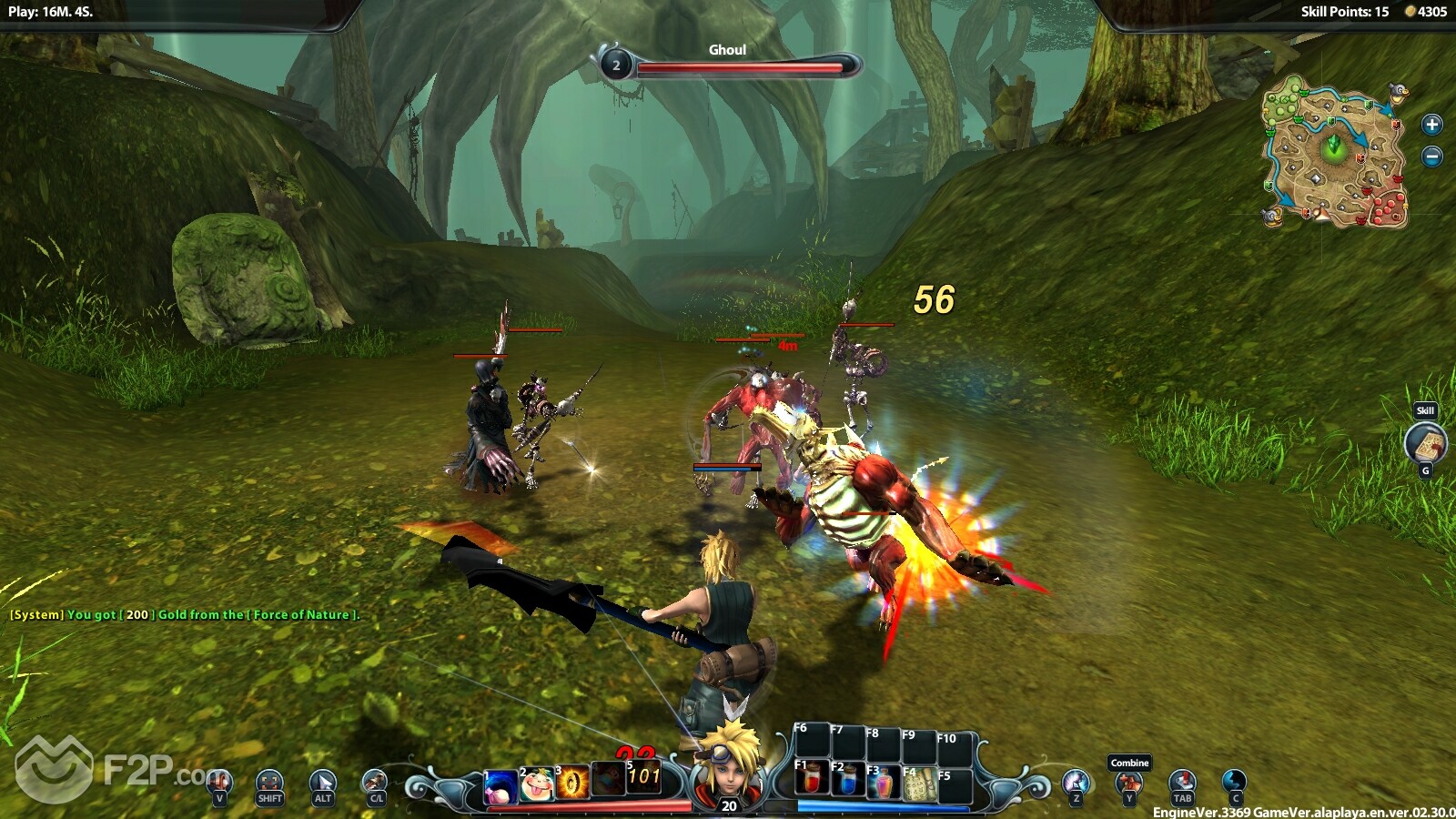Activate the taunting face skill in slot 2
Screen dimensions: 1456x819
tap(537, 784)
